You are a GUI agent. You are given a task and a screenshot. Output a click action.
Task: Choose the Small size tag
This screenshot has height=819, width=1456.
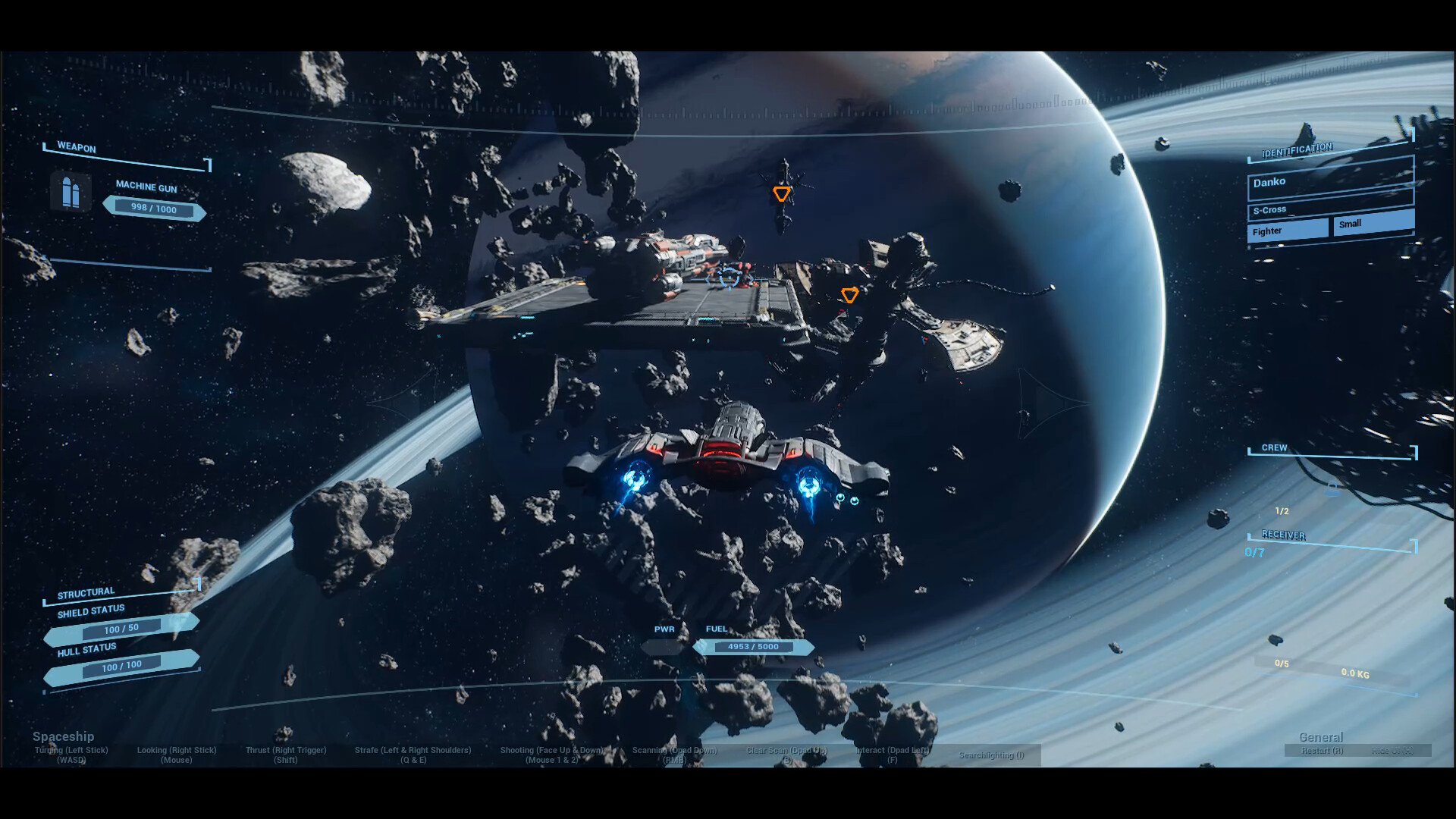click(1373, 223)
